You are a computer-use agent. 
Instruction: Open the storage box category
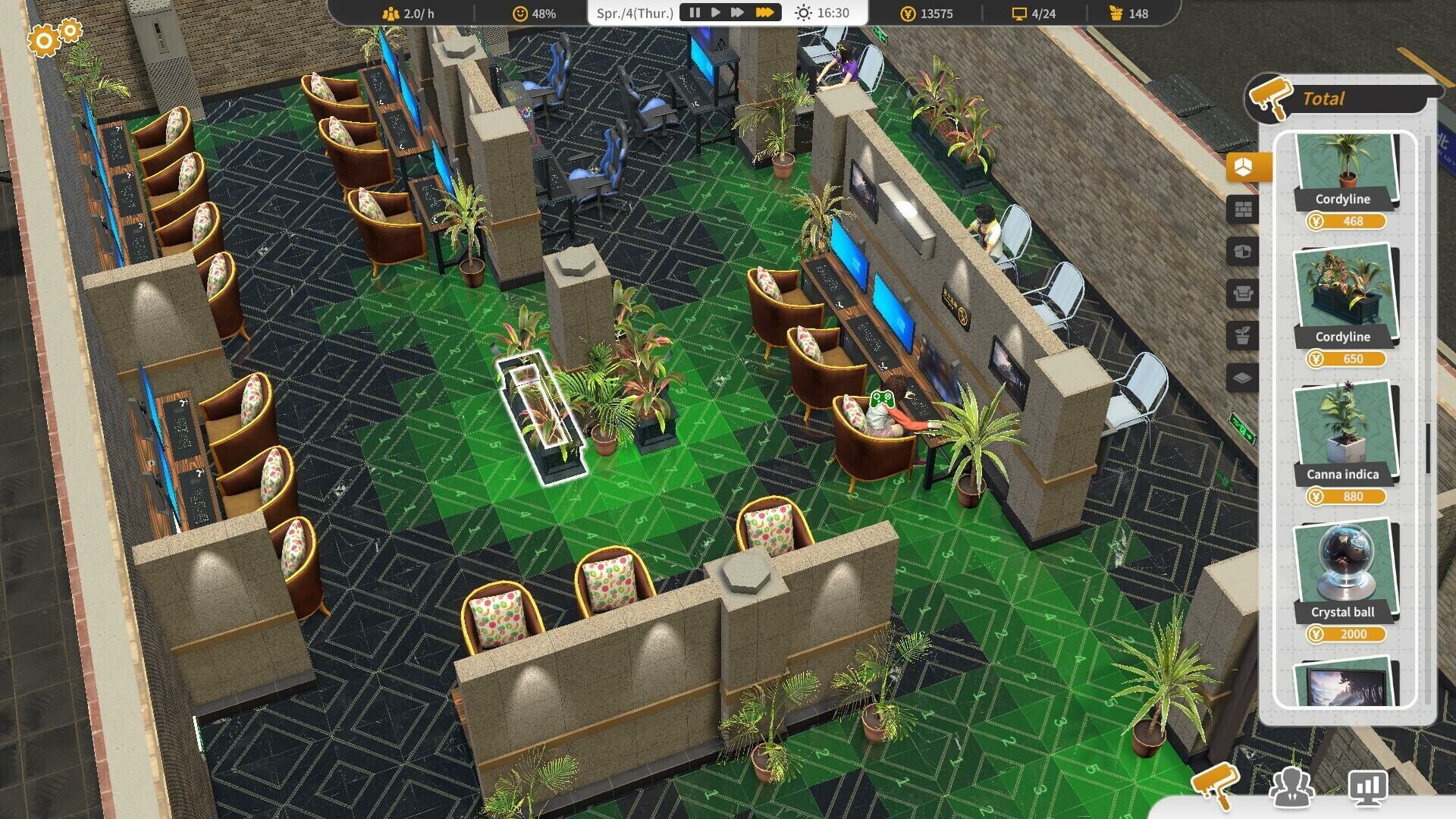click(1244, 252)
